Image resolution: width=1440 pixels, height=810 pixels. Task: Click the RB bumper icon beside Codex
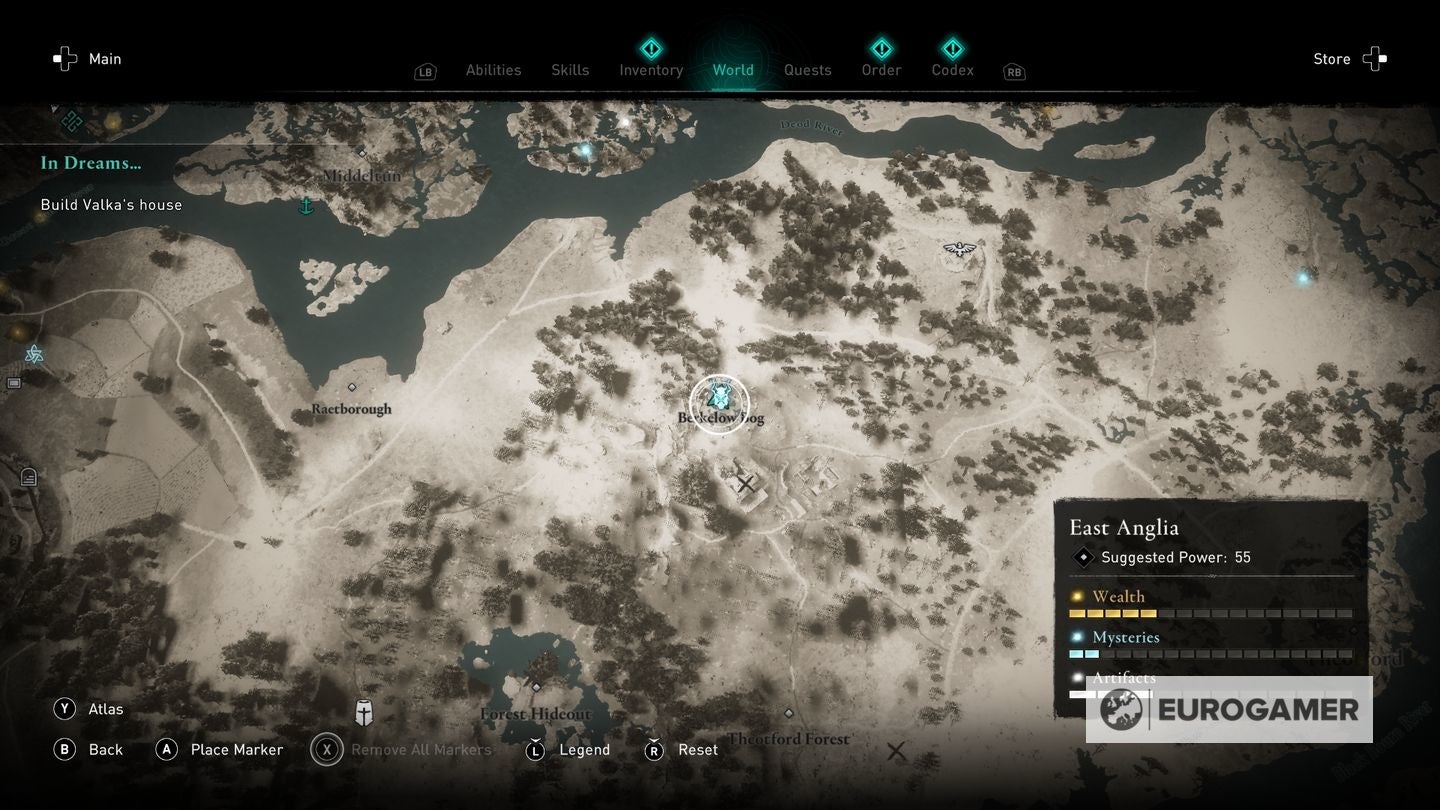pos(1013,71)
